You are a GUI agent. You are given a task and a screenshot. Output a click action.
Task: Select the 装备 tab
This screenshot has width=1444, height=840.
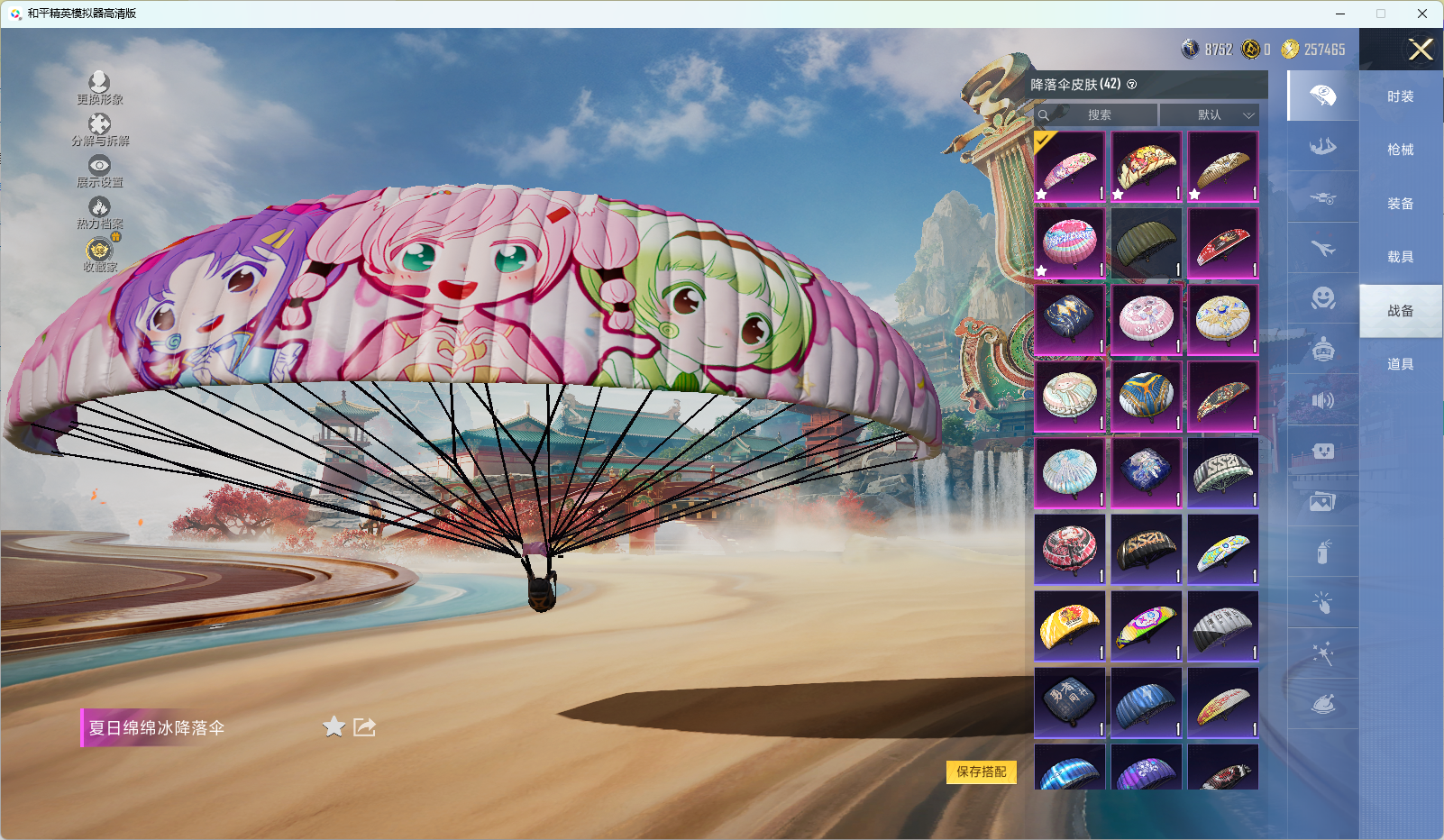(1400, 204)
